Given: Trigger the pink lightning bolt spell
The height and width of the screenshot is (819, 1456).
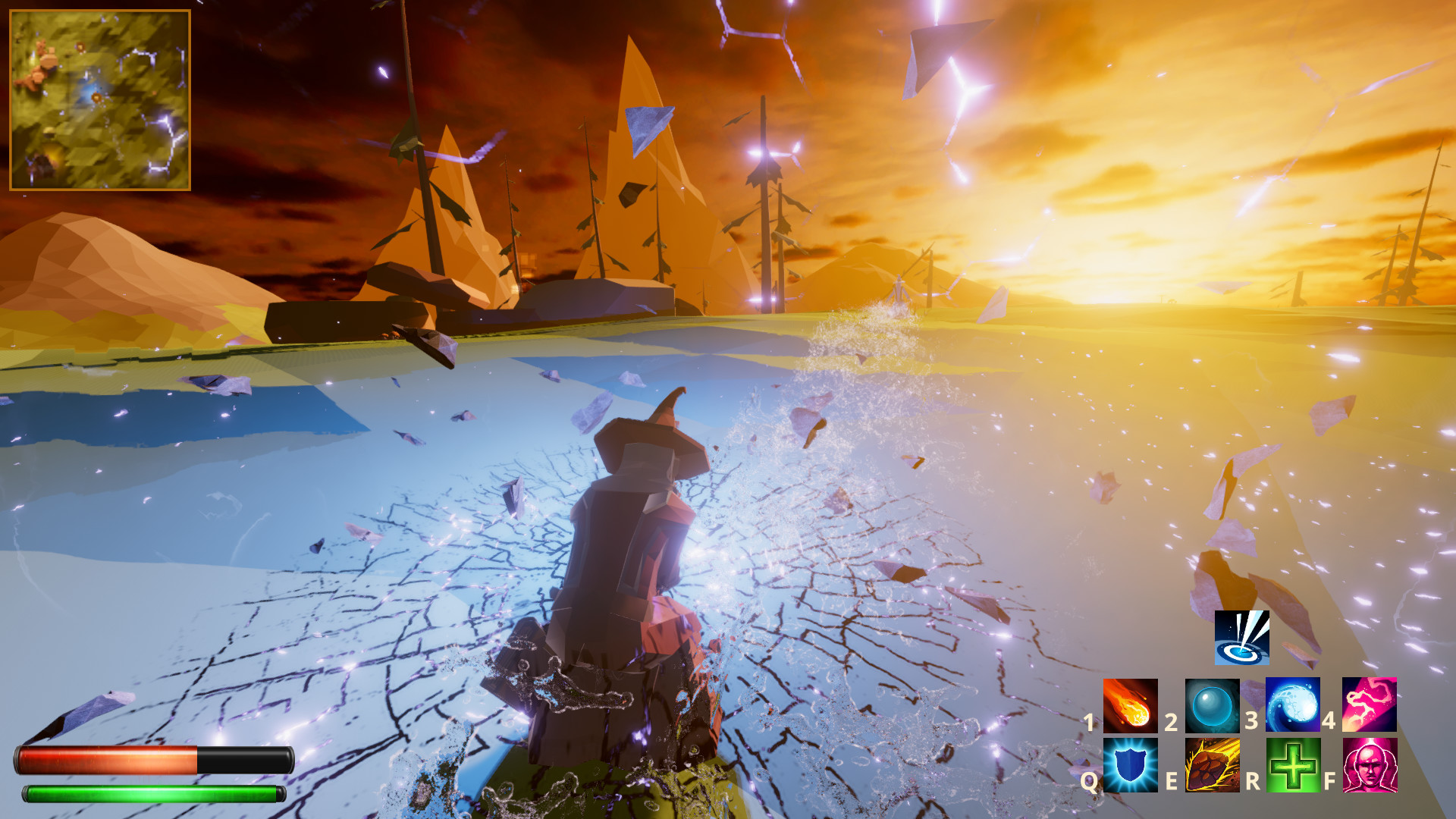Looking at the screenshot, I should [1370, 705].
